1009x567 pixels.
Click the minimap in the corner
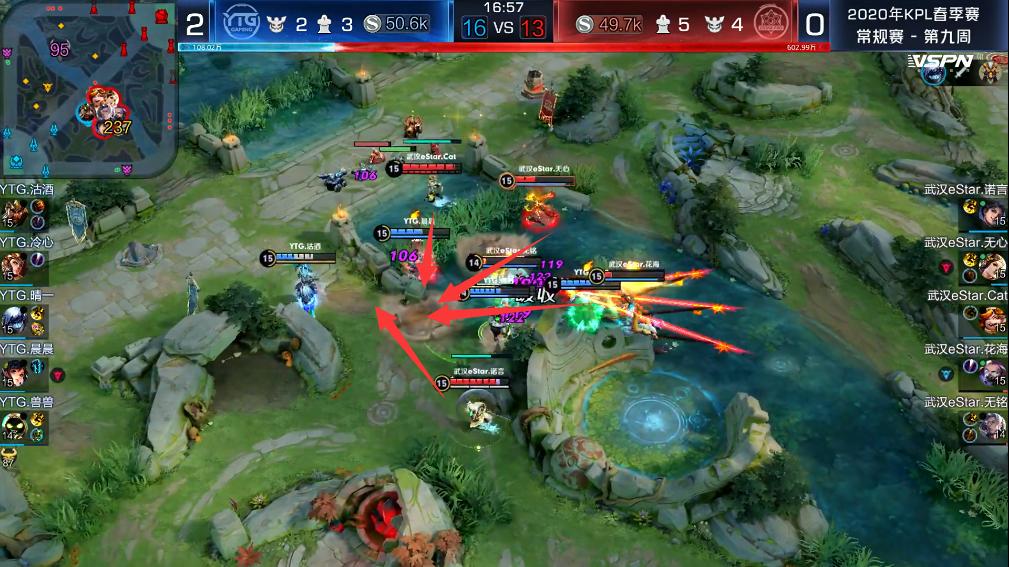[88, 88]
